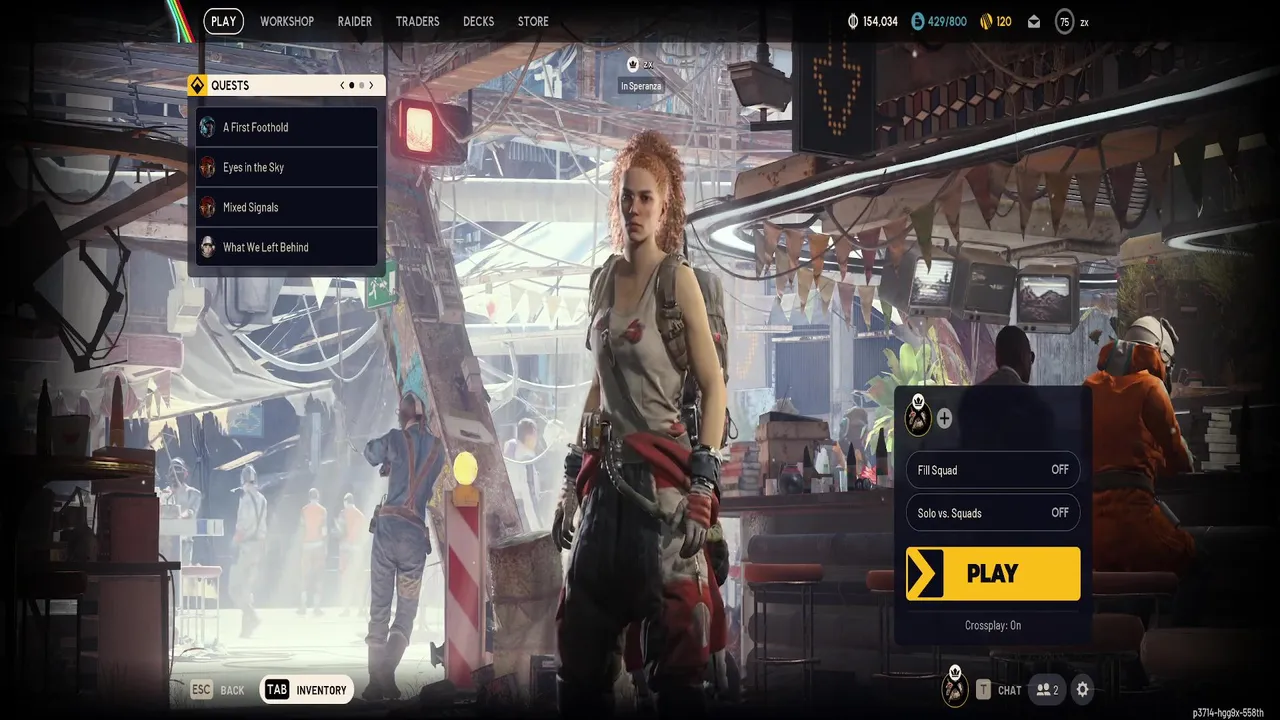The width and height of the screenshot is (1280, 720).
Task: Select the Eyes in the Sky quest
Action: pyautogui.click(x=287, y=167)
